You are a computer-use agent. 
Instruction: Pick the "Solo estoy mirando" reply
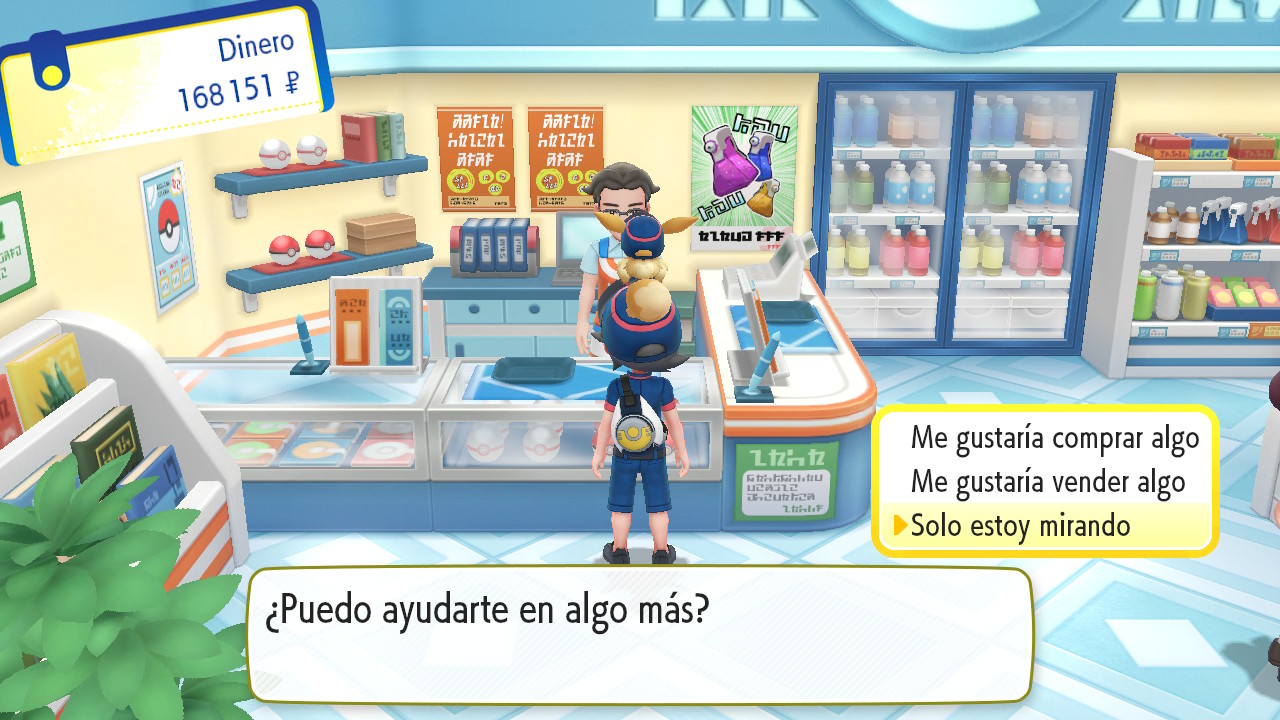(1020, 526)
